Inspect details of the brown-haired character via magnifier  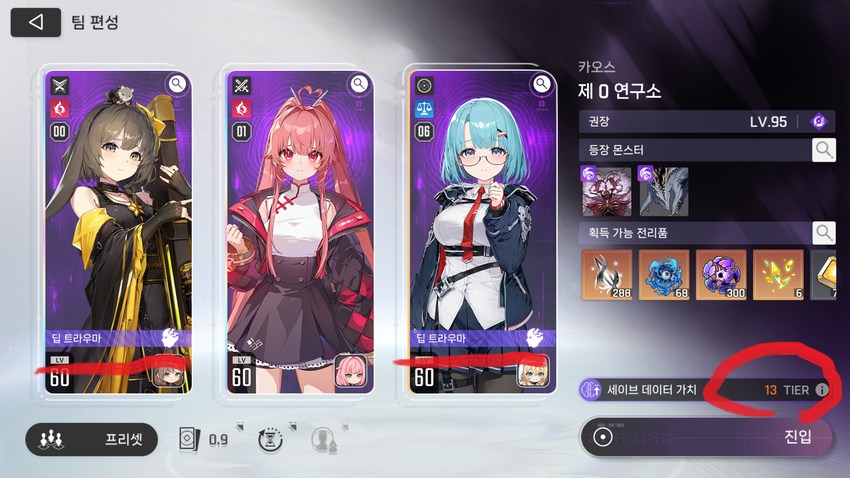(177, 84)
